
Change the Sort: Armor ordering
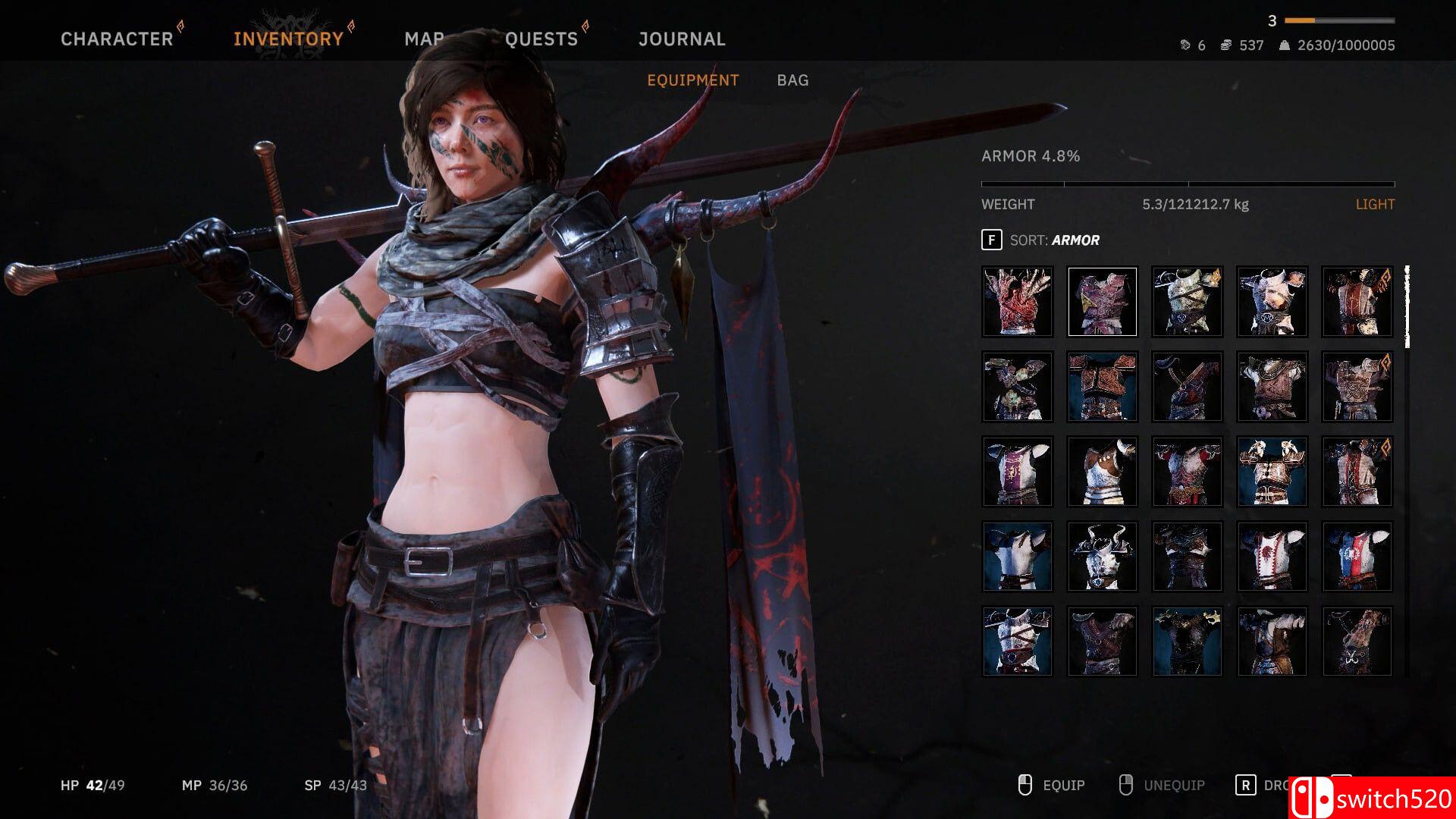pyautogui.click(x=1054, y=240)
